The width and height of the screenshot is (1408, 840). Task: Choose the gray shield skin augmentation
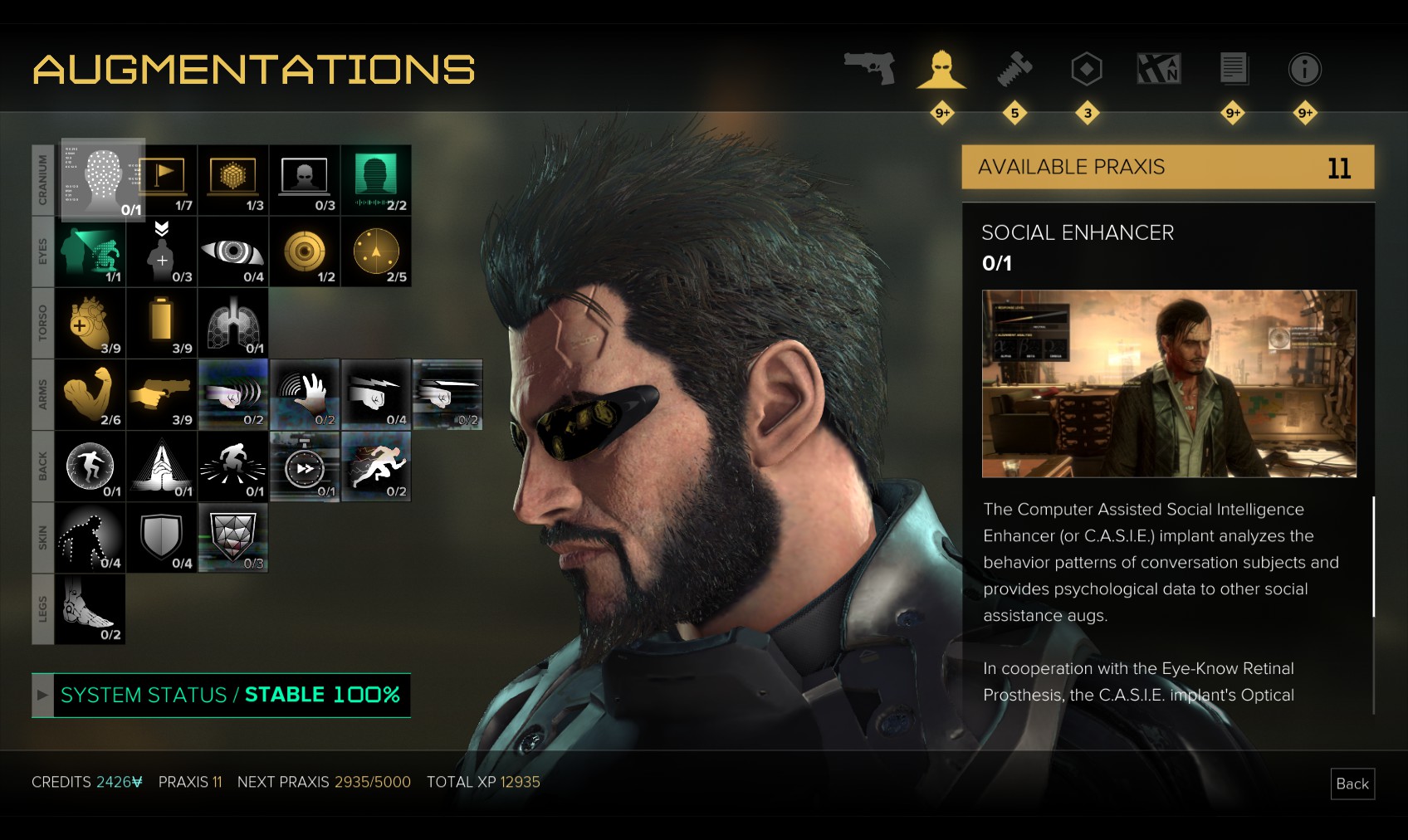point(162,537)
